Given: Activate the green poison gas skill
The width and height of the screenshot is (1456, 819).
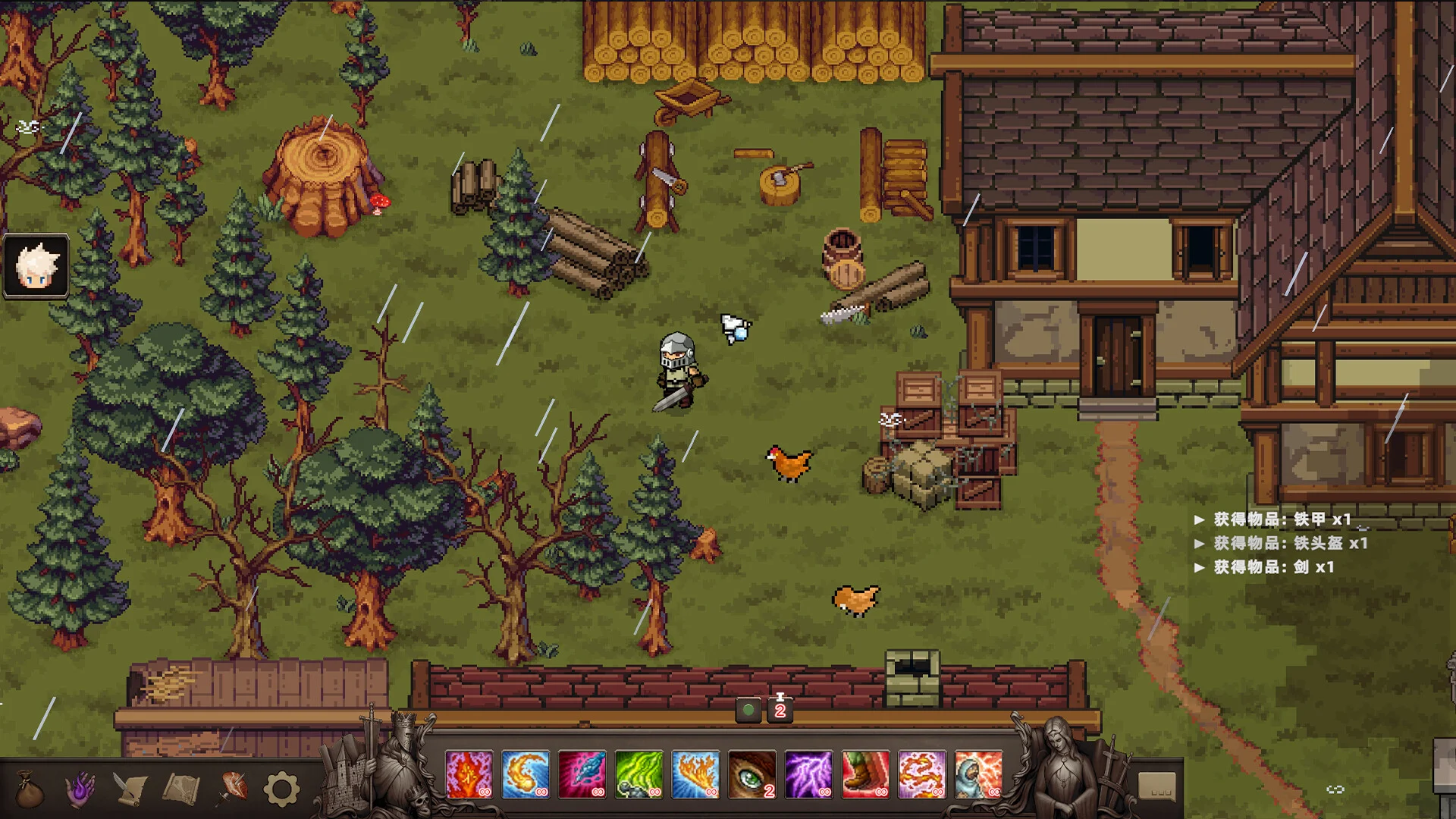Looking at the screenshot, I should tap(639, 774).
